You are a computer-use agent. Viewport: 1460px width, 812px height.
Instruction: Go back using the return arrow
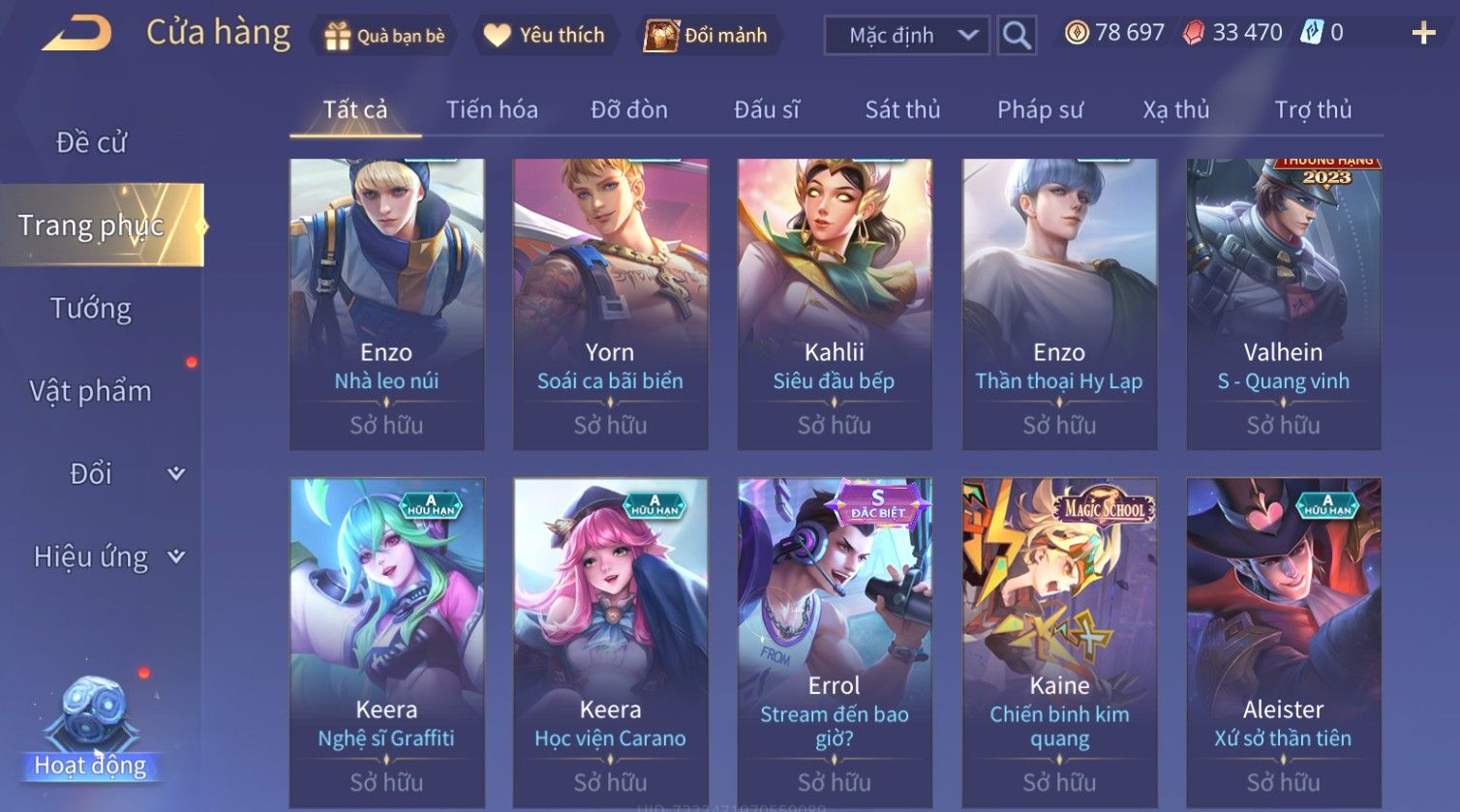77,34
